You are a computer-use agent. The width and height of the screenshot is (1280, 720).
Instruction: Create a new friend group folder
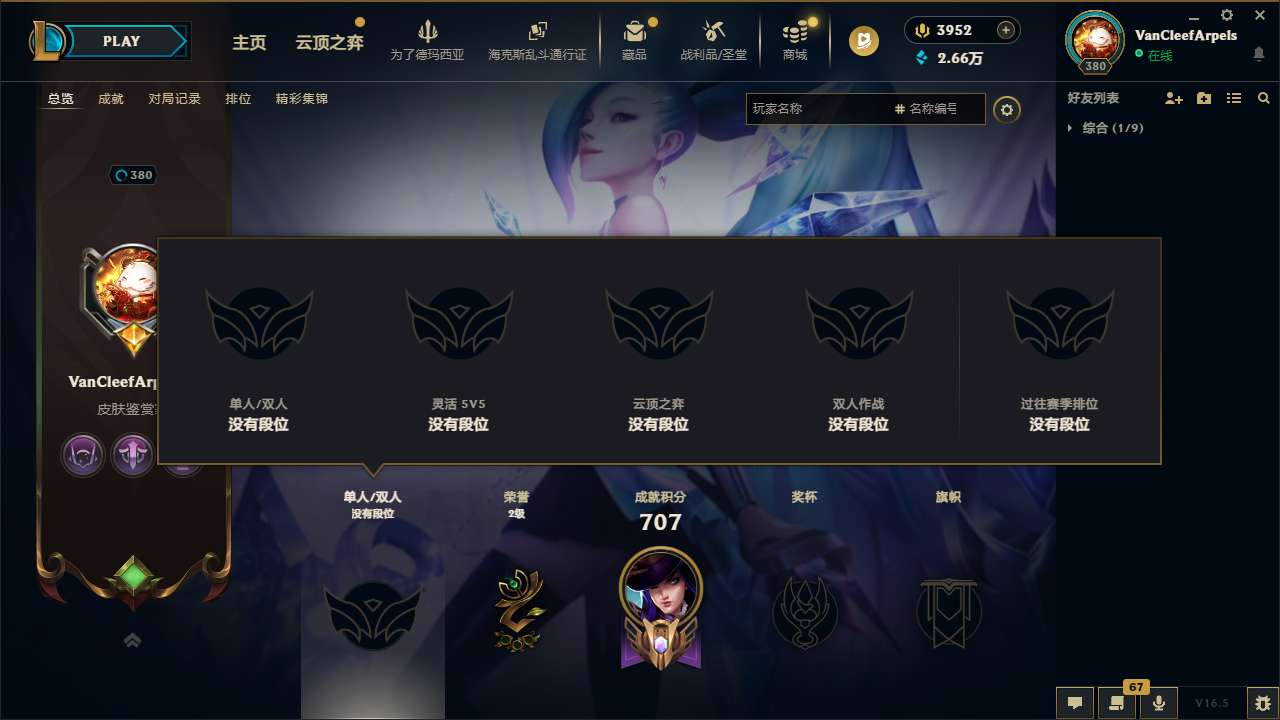1203,98
